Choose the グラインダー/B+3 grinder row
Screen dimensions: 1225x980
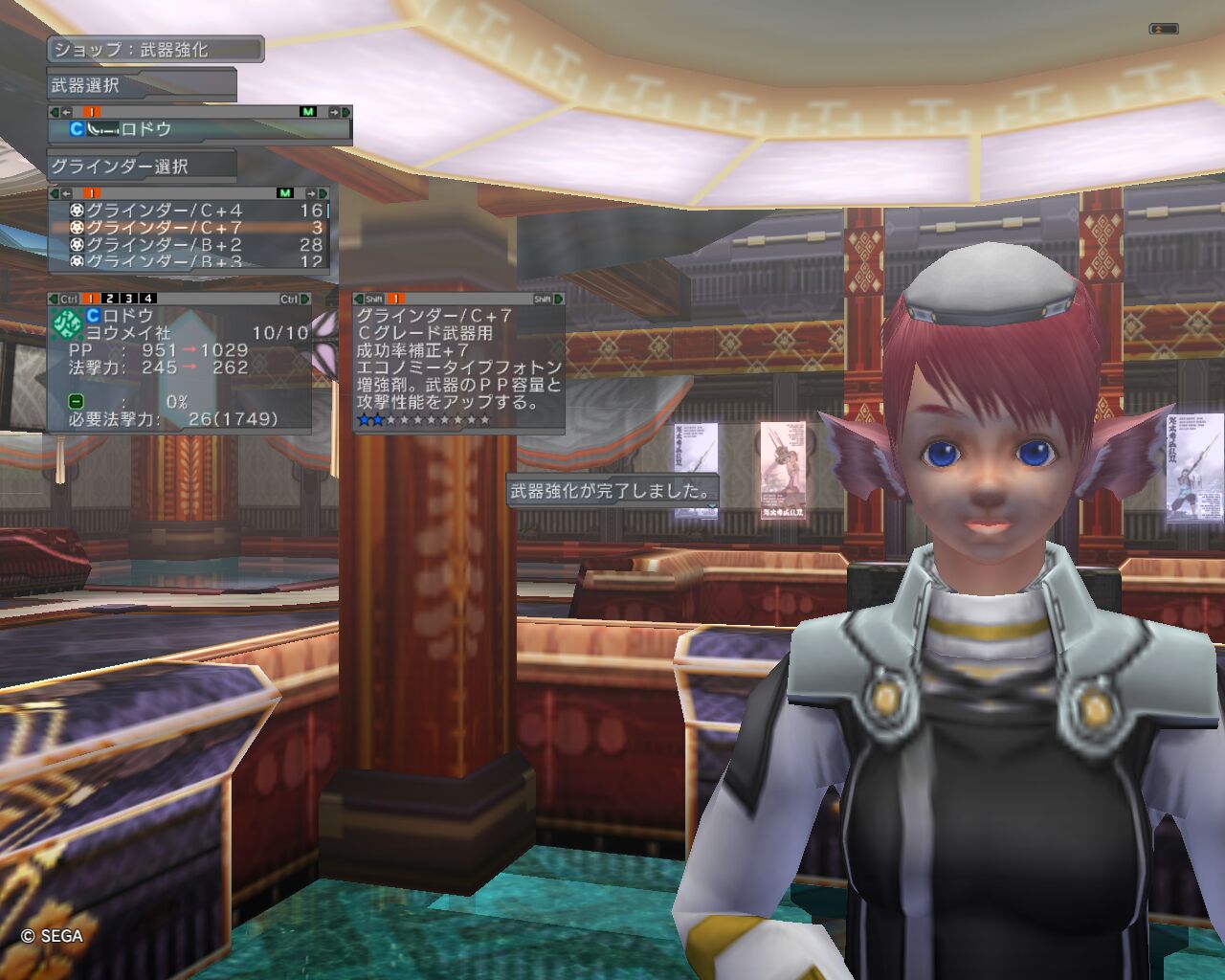163,261
